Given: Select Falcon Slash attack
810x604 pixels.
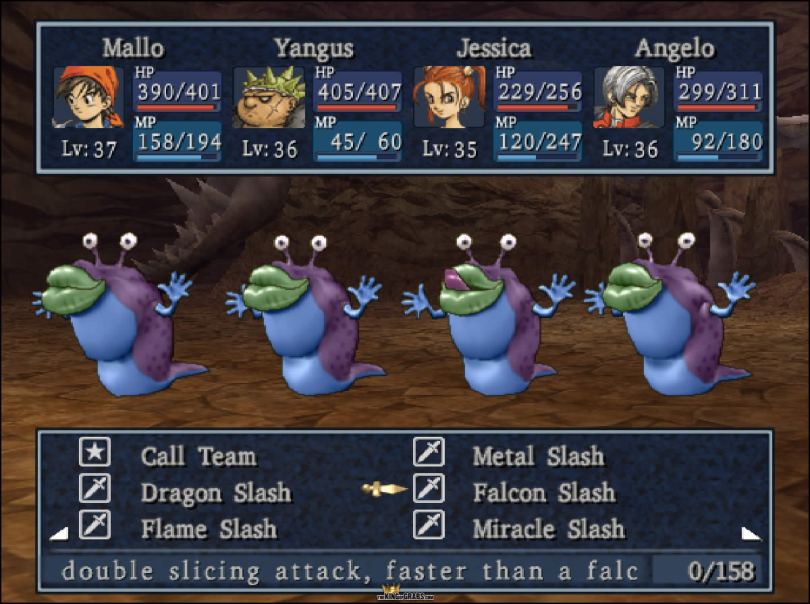Looking at the screenshot, I should coord(543,492).
